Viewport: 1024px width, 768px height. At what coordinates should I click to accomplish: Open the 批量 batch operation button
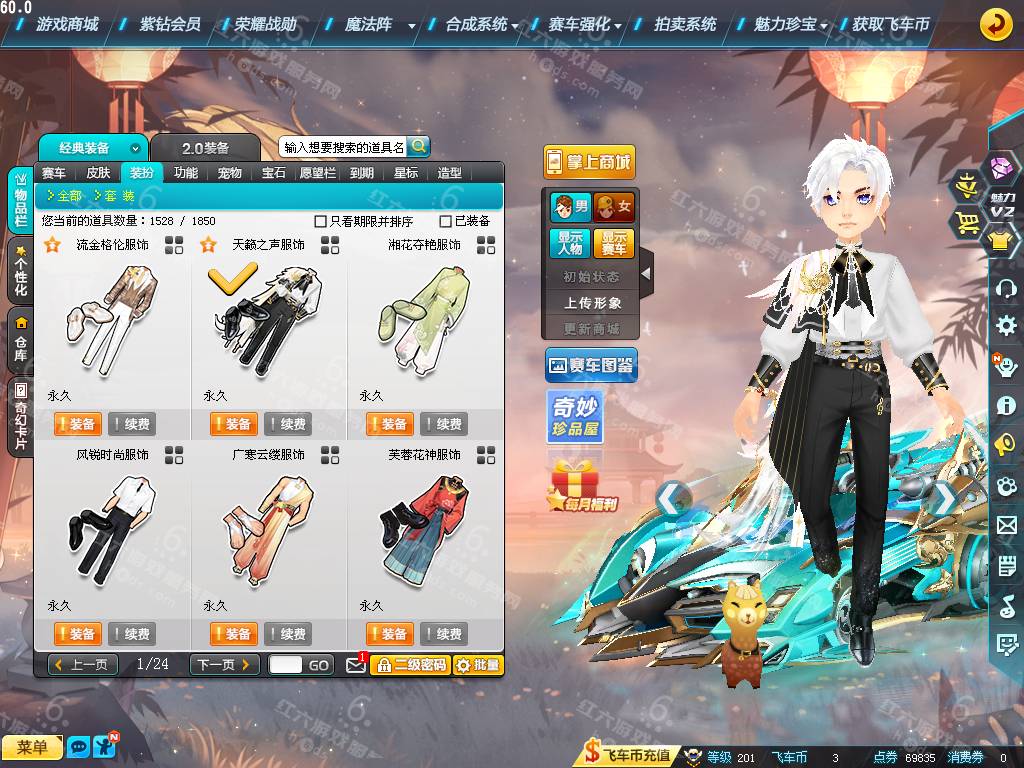tap(478, 664)
